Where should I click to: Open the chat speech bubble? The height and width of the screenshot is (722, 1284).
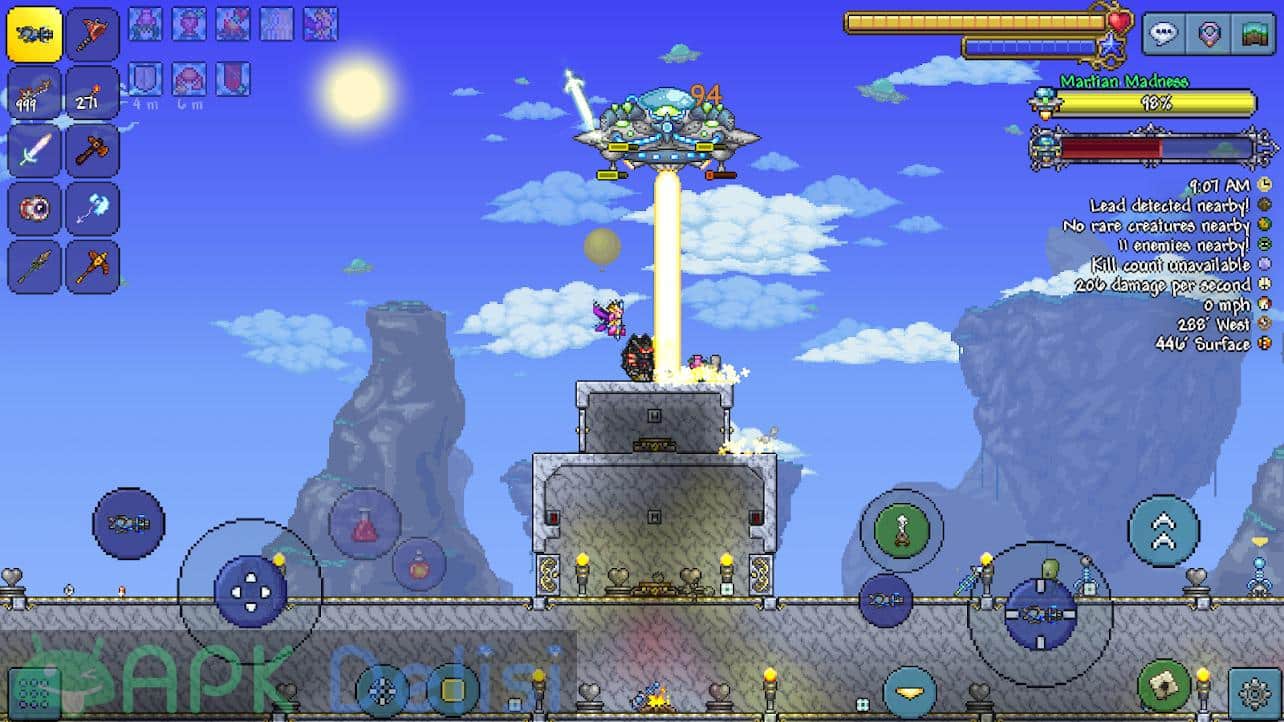point(1163,33)
